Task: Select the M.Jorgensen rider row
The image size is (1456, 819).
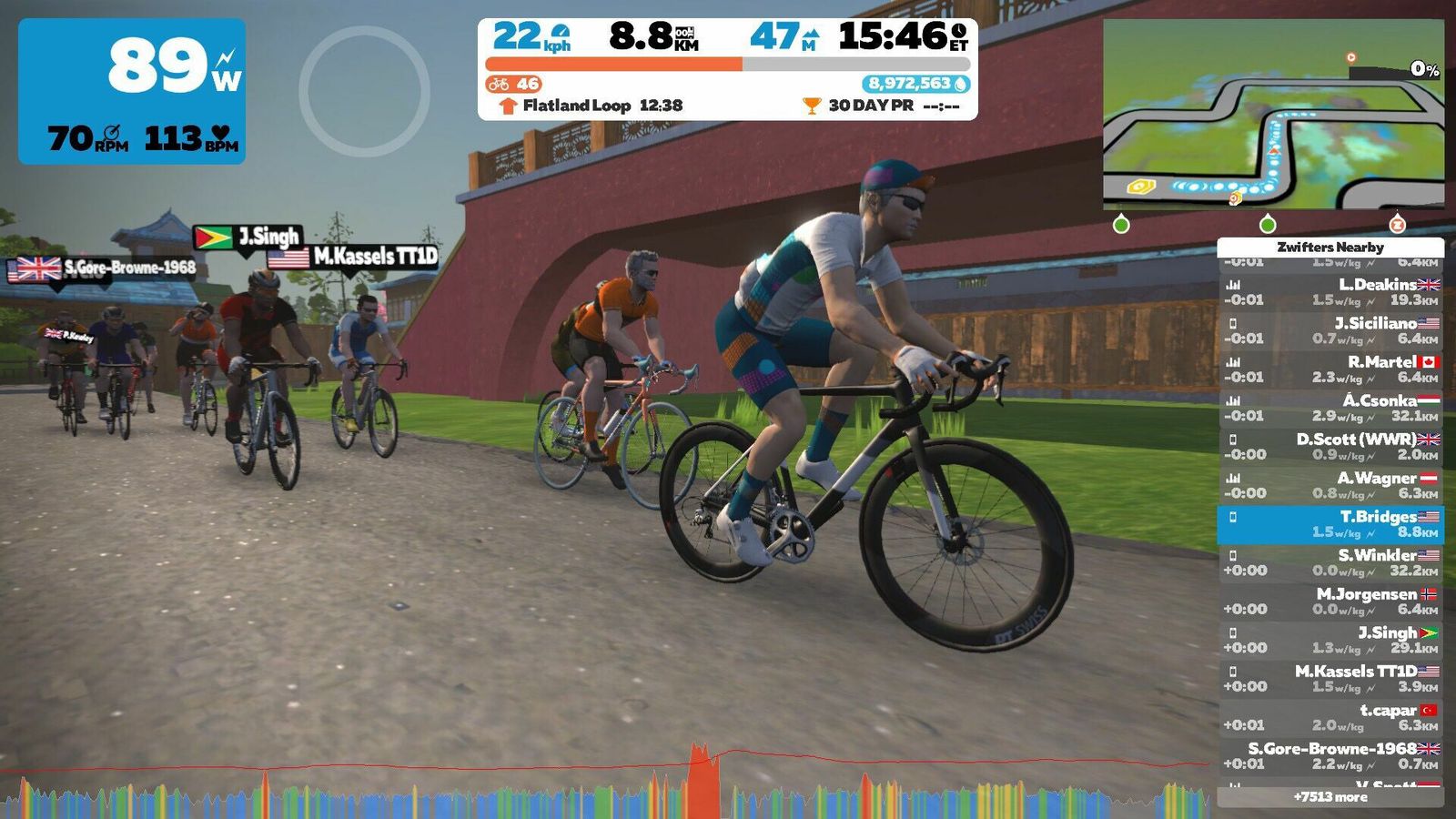Action: 1330,602
